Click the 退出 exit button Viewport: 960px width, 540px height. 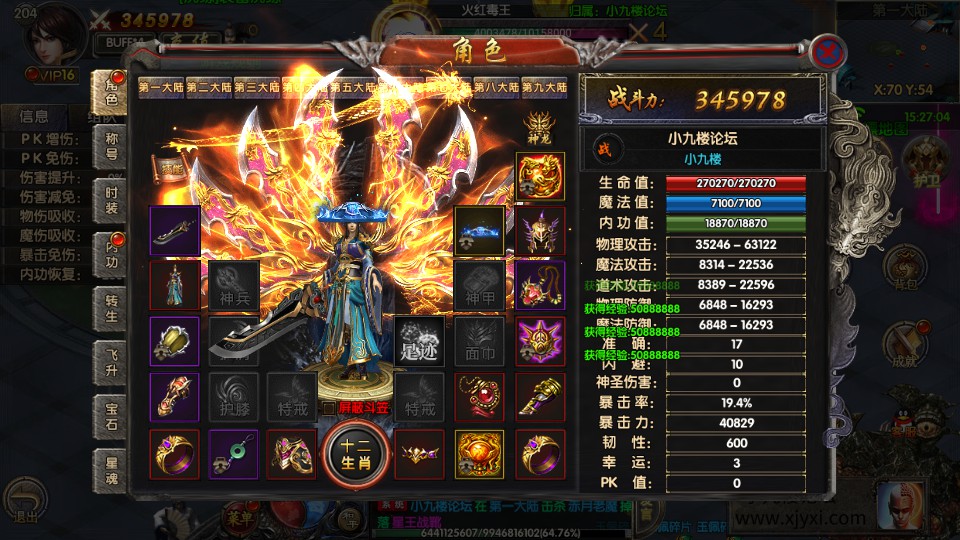[x=26, y=500]
